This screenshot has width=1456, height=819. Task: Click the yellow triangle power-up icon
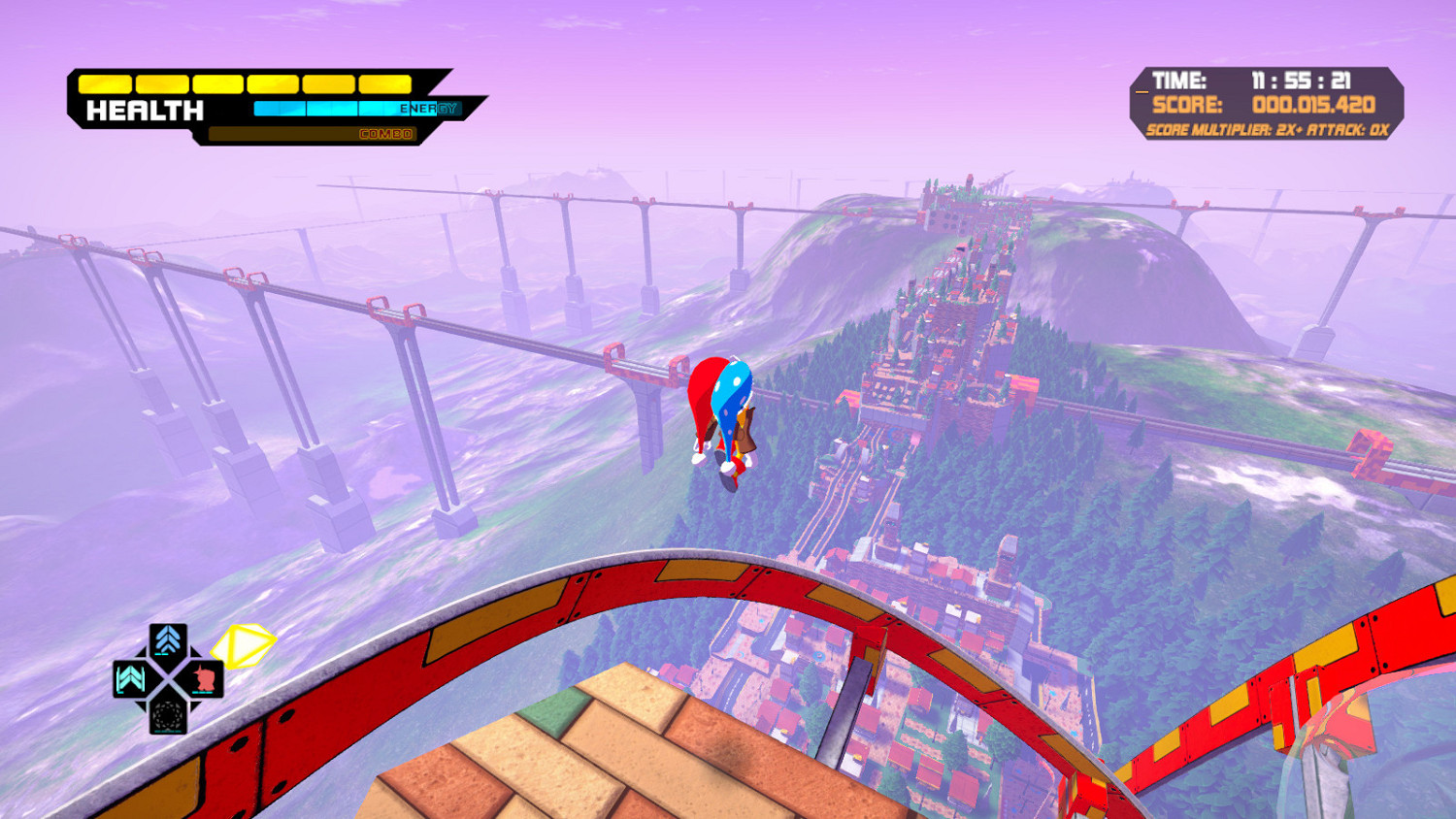243,645
